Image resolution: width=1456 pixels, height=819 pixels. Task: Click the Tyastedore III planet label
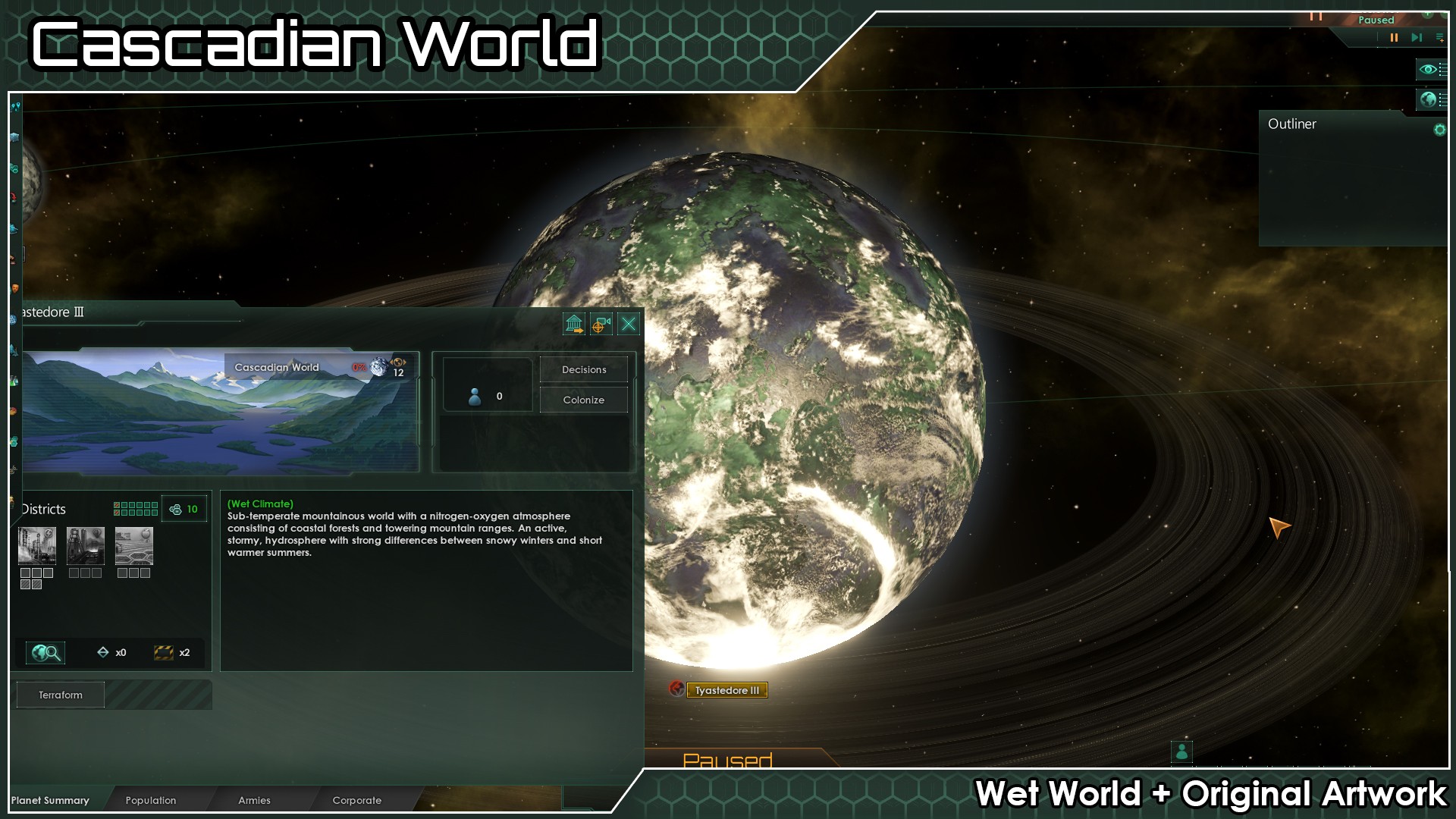[726, 690]
